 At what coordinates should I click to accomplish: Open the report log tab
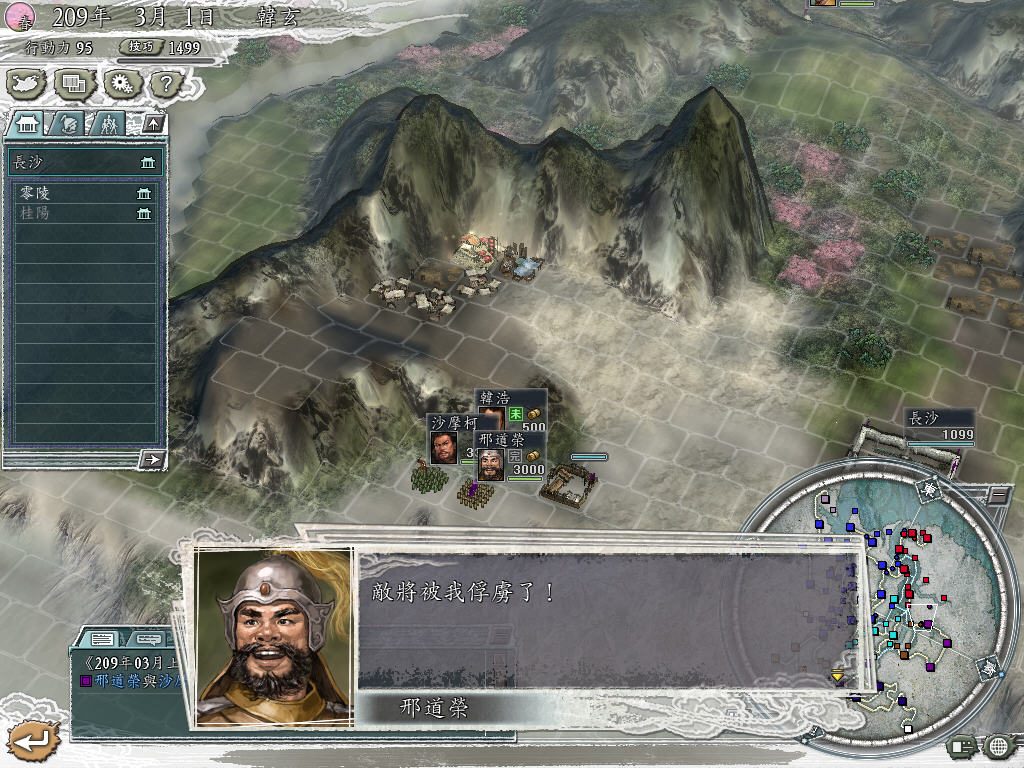point(101,638)
